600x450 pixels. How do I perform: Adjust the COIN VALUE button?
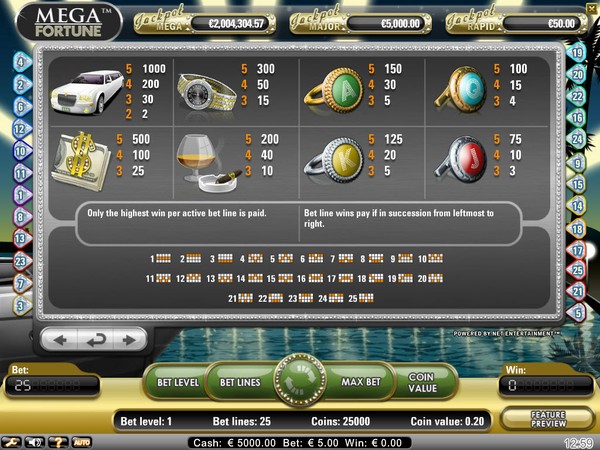(x=422, y=381)
